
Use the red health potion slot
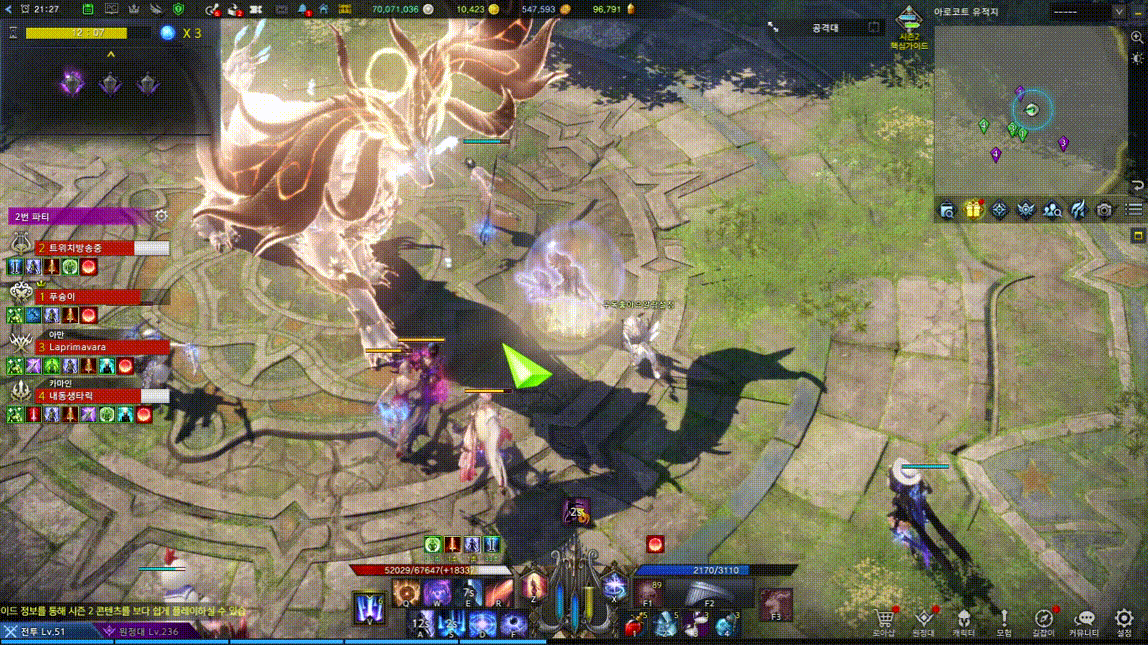click(x=633, y=627)
